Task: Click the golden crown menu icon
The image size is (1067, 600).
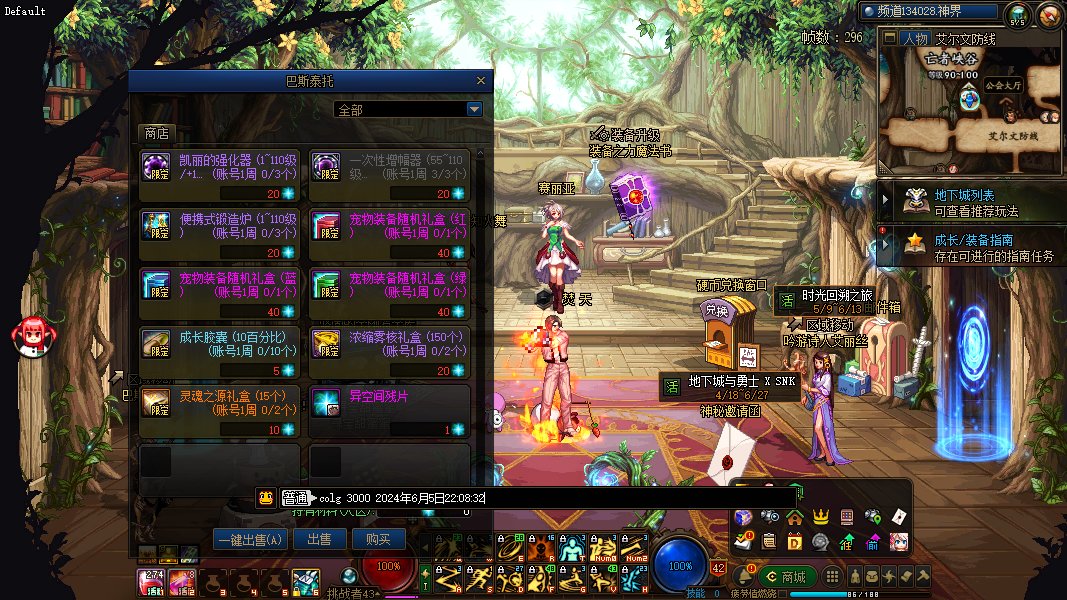Action: pos(821,517)
